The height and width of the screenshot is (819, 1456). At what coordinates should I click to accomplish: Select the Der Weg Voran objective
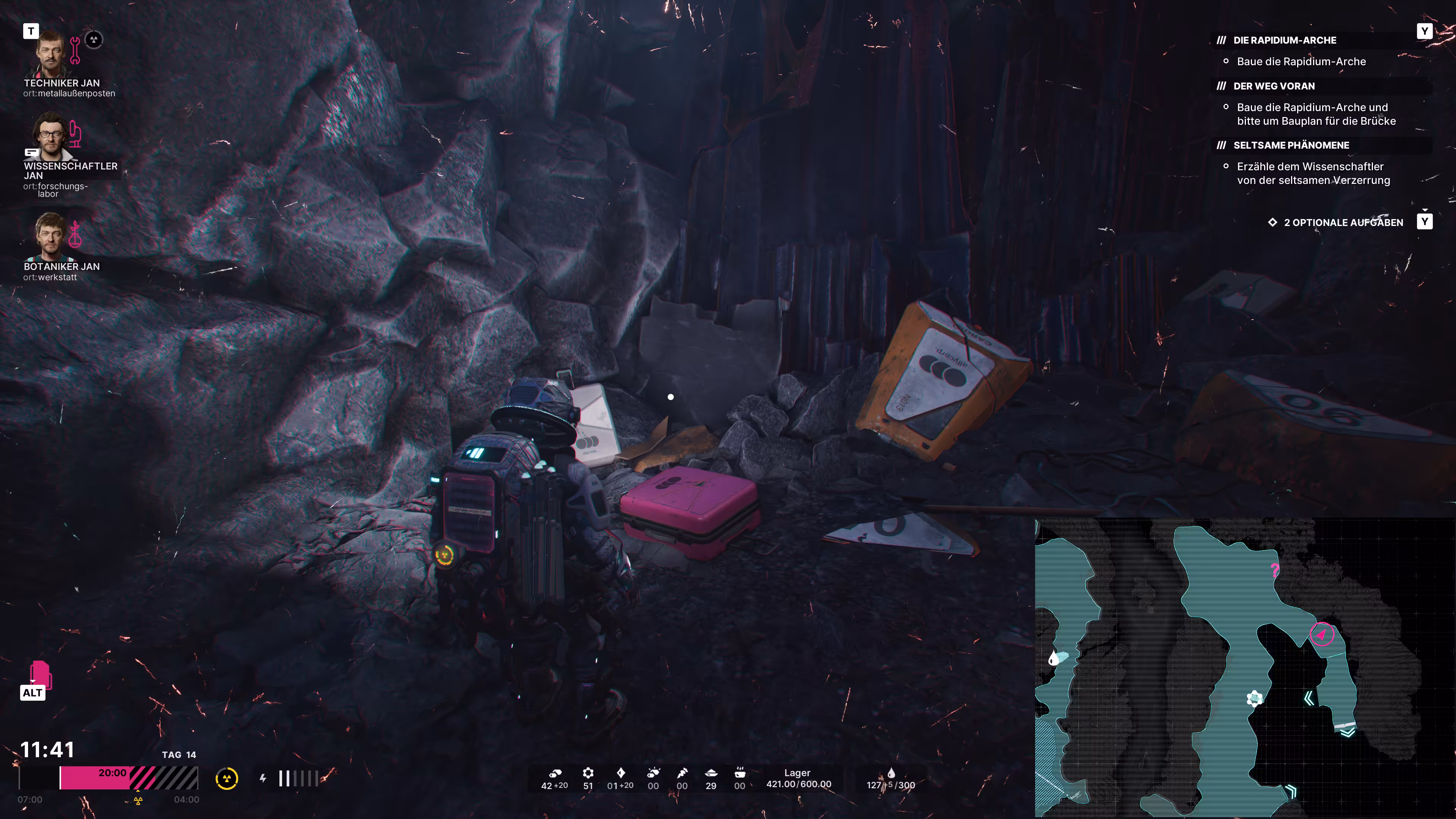tap(1274, 86)
